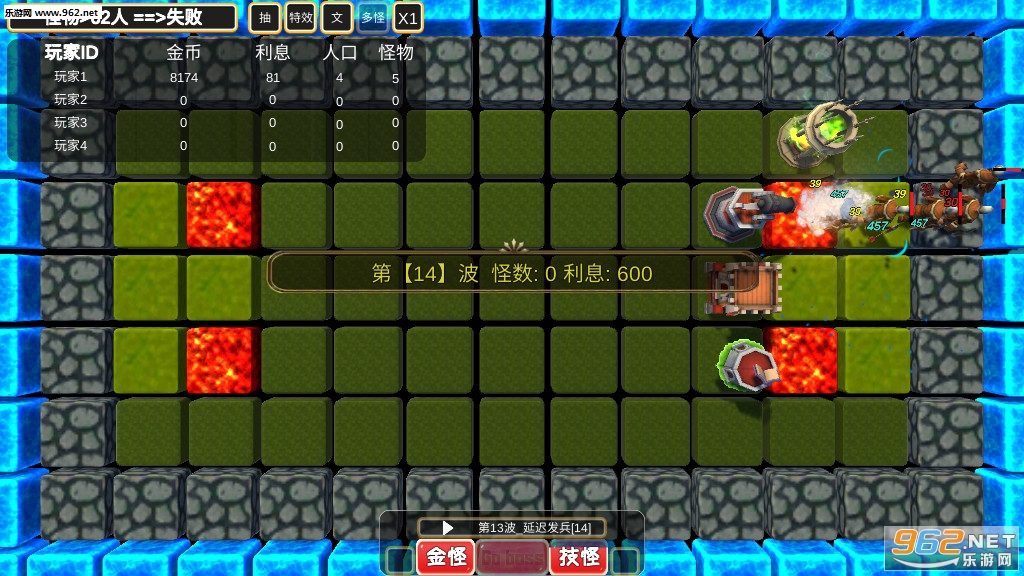Select the wooden crate tower unit
This screenshot has height=576, width=1024.
click(x=738, y=287)
